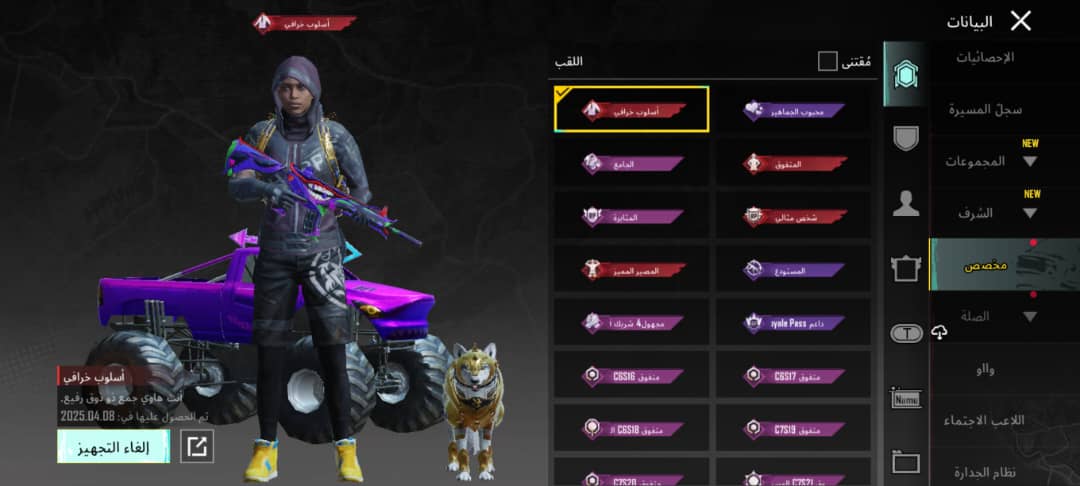Switch to the Name tag category tab
This screenshot has height=486, width=1080.
906,399
